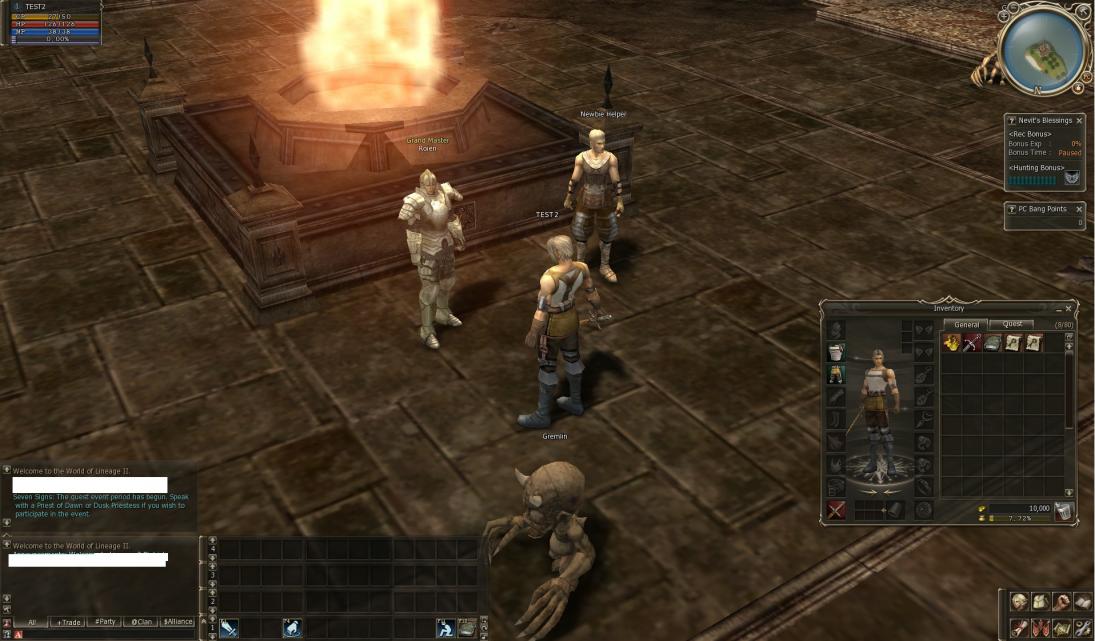Switch to the Quest inventory tab
Screen dimensions: 1095x641
pos(1012,324)
